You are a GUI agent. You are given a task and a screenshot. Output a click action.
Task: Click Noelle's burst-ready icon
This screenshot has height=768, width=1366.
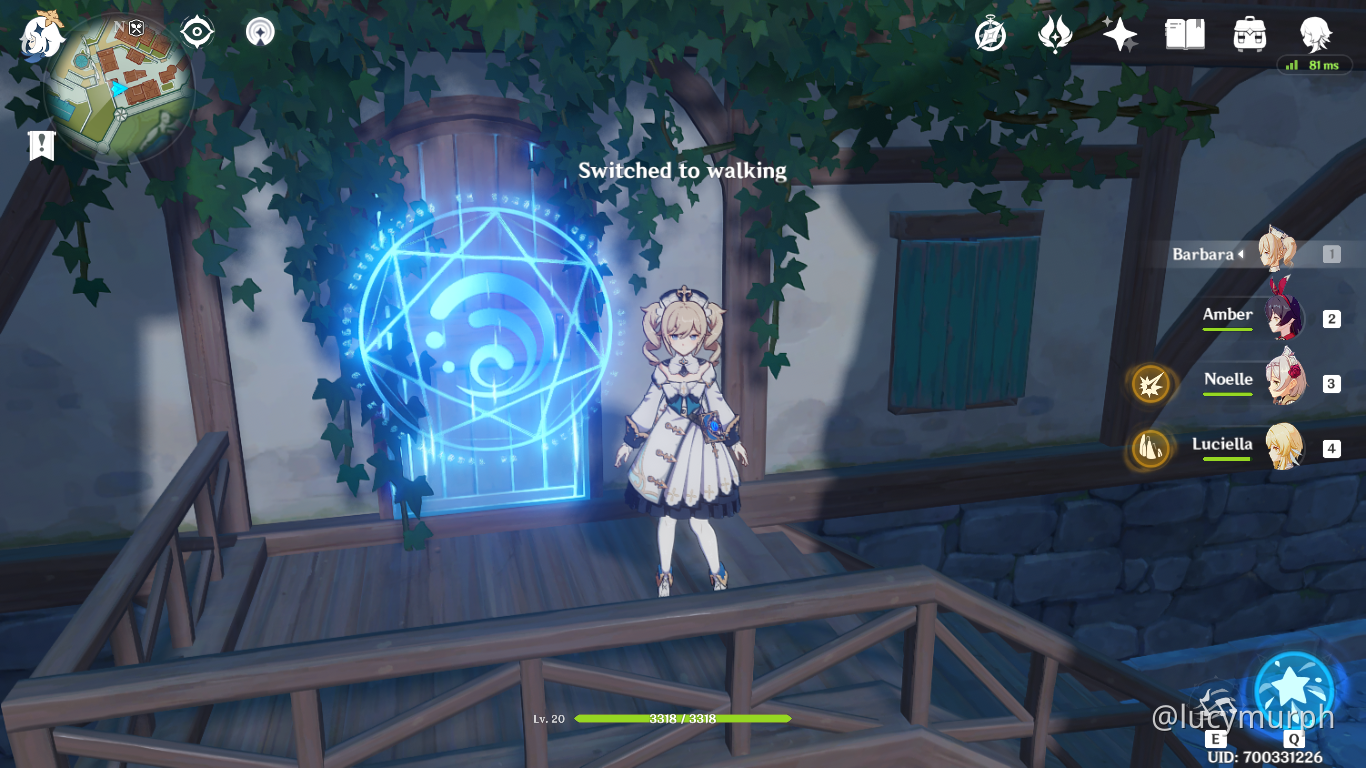coord(1149,384)
